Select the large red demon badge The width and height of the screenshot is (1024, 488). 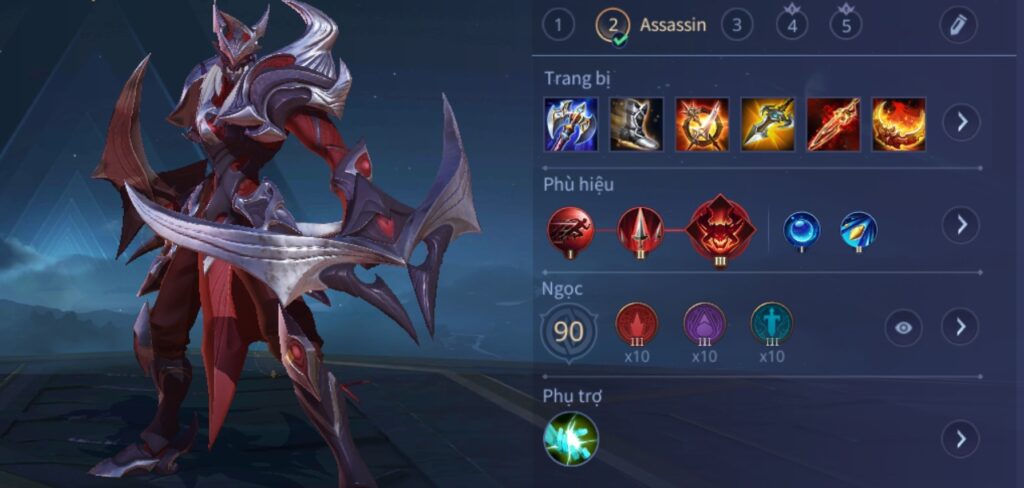click(720, 230)
